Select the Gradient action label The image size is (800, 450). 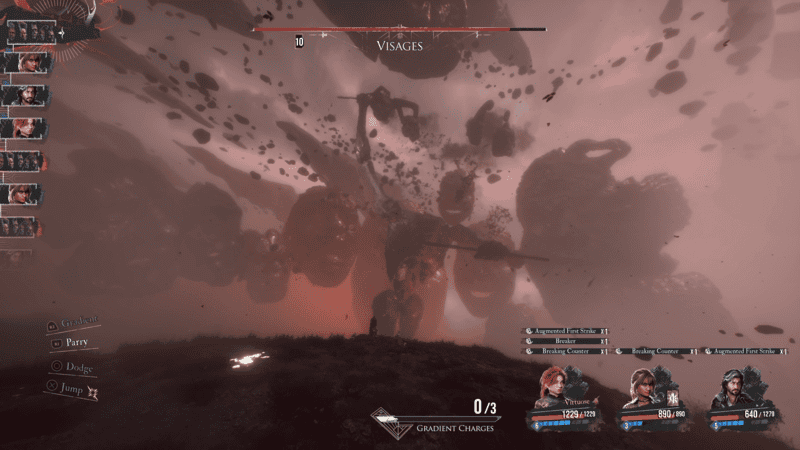pyautogui.click(x=80, y=323)
